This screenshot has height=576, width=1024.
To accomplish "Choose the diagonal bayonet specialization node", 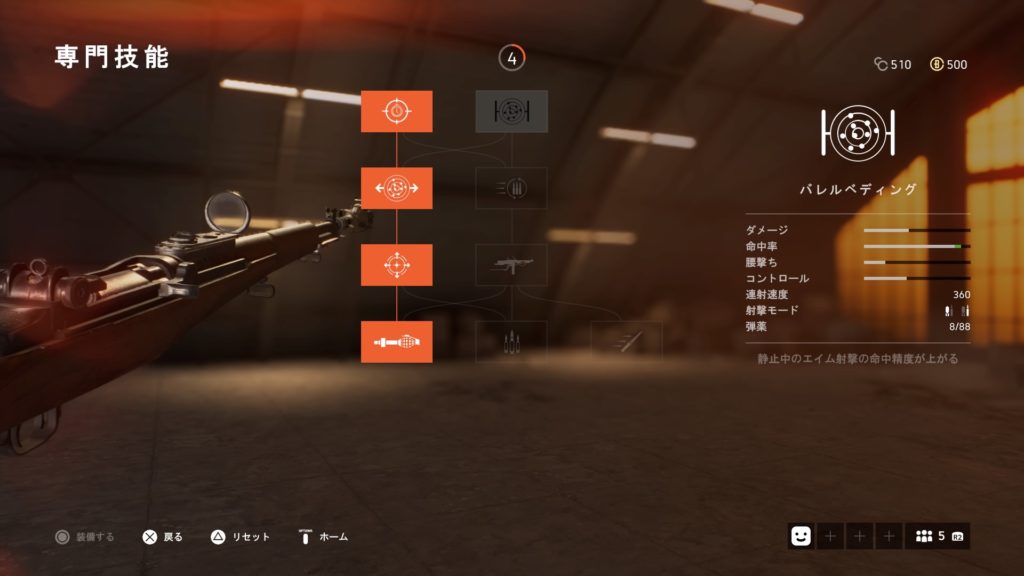I will 626,342.
